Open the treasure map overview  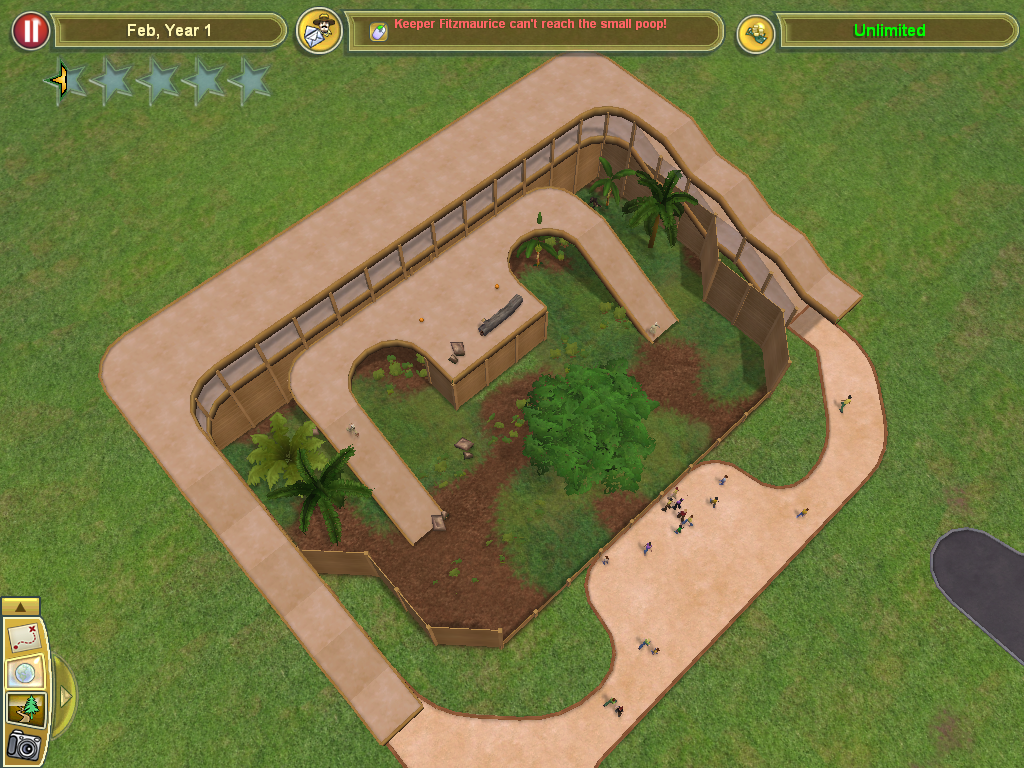pyautogui.click(x=23, y=637)
